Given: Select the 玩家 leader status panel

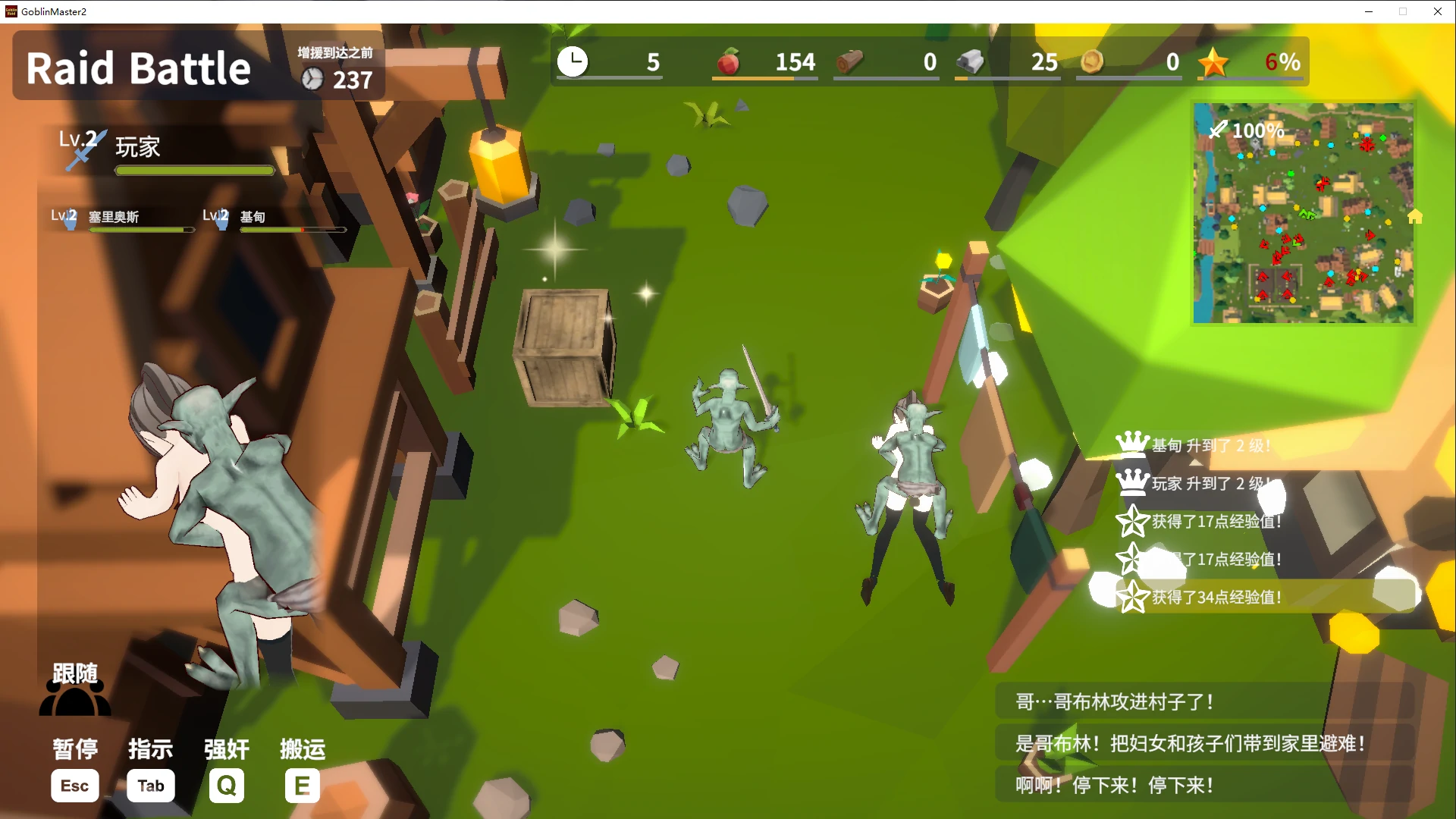Looking at the screenshot, I should (x=168, y=152).
